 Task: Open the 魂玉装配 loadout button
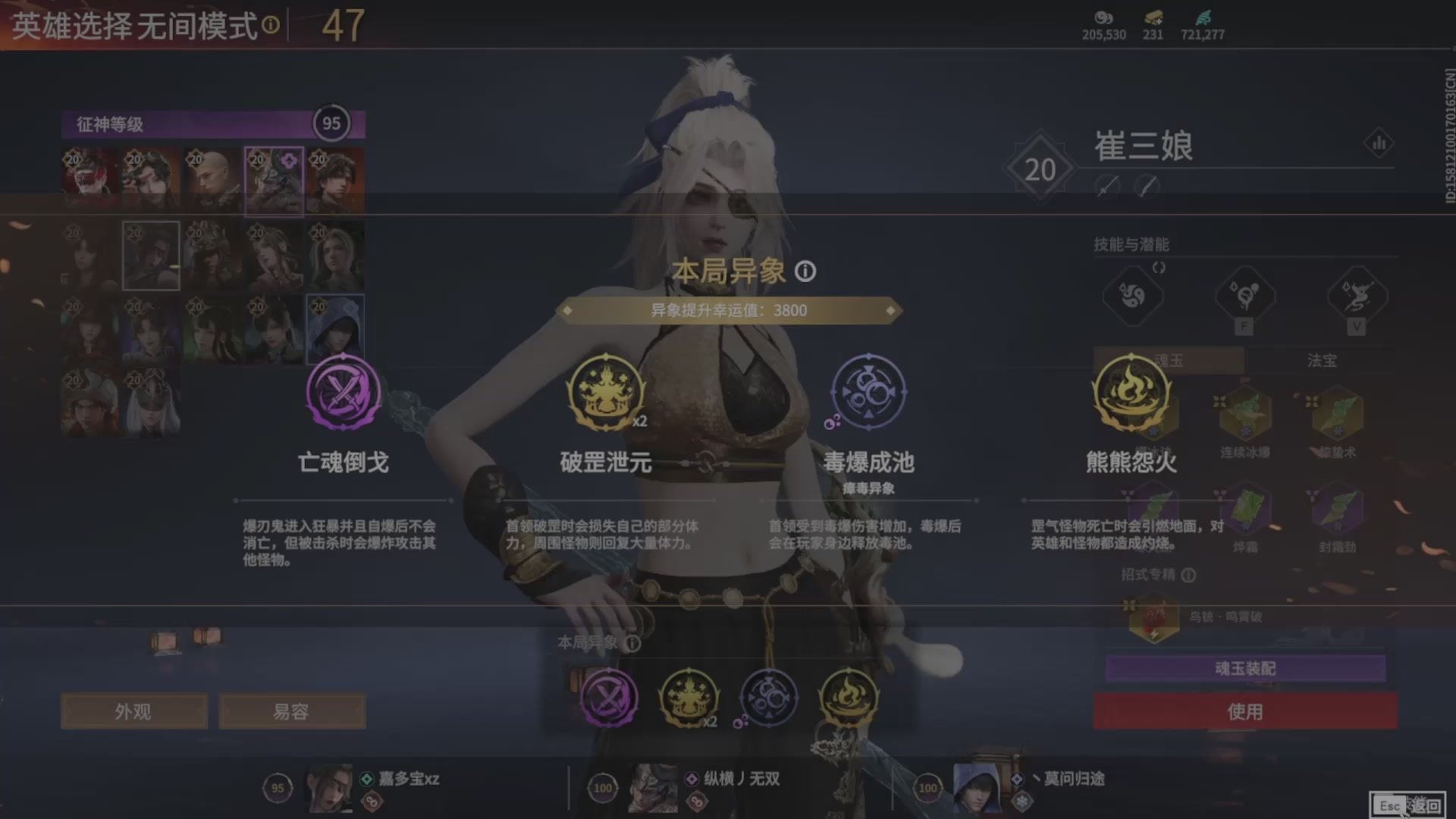click(1244, 667)
